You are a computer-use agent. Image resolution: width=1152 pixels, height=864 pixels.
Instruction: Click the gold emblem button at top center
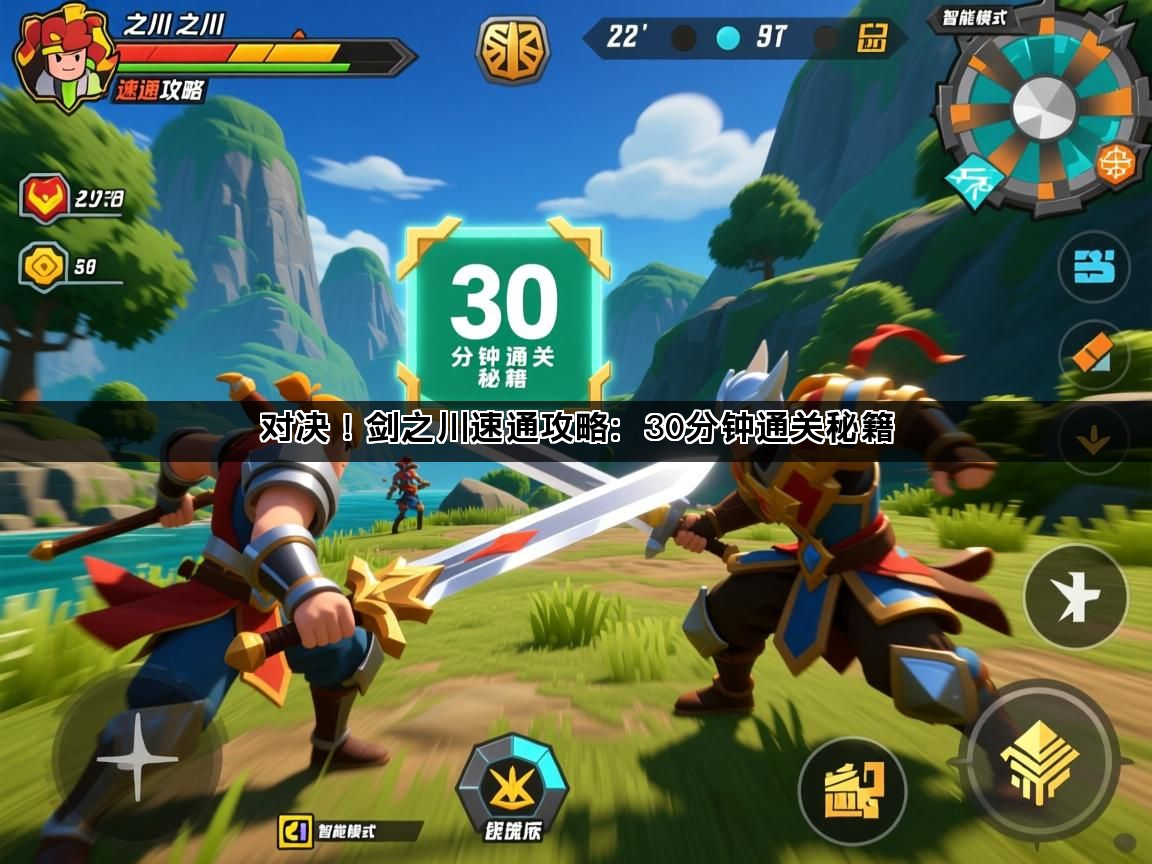click(x=512, y=49)
